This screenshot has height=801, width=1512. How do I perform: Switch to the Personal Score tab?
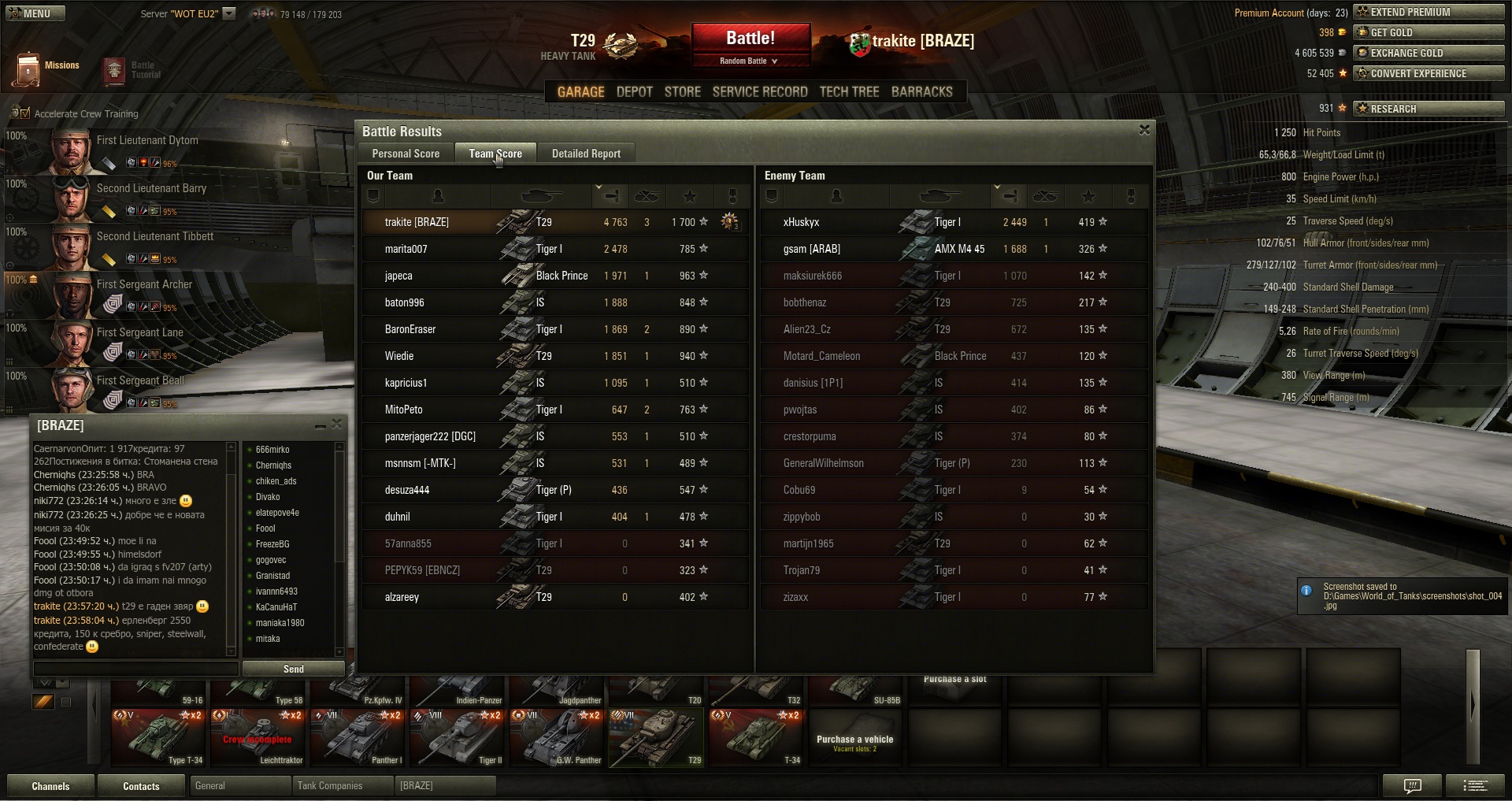click(406, 154)
